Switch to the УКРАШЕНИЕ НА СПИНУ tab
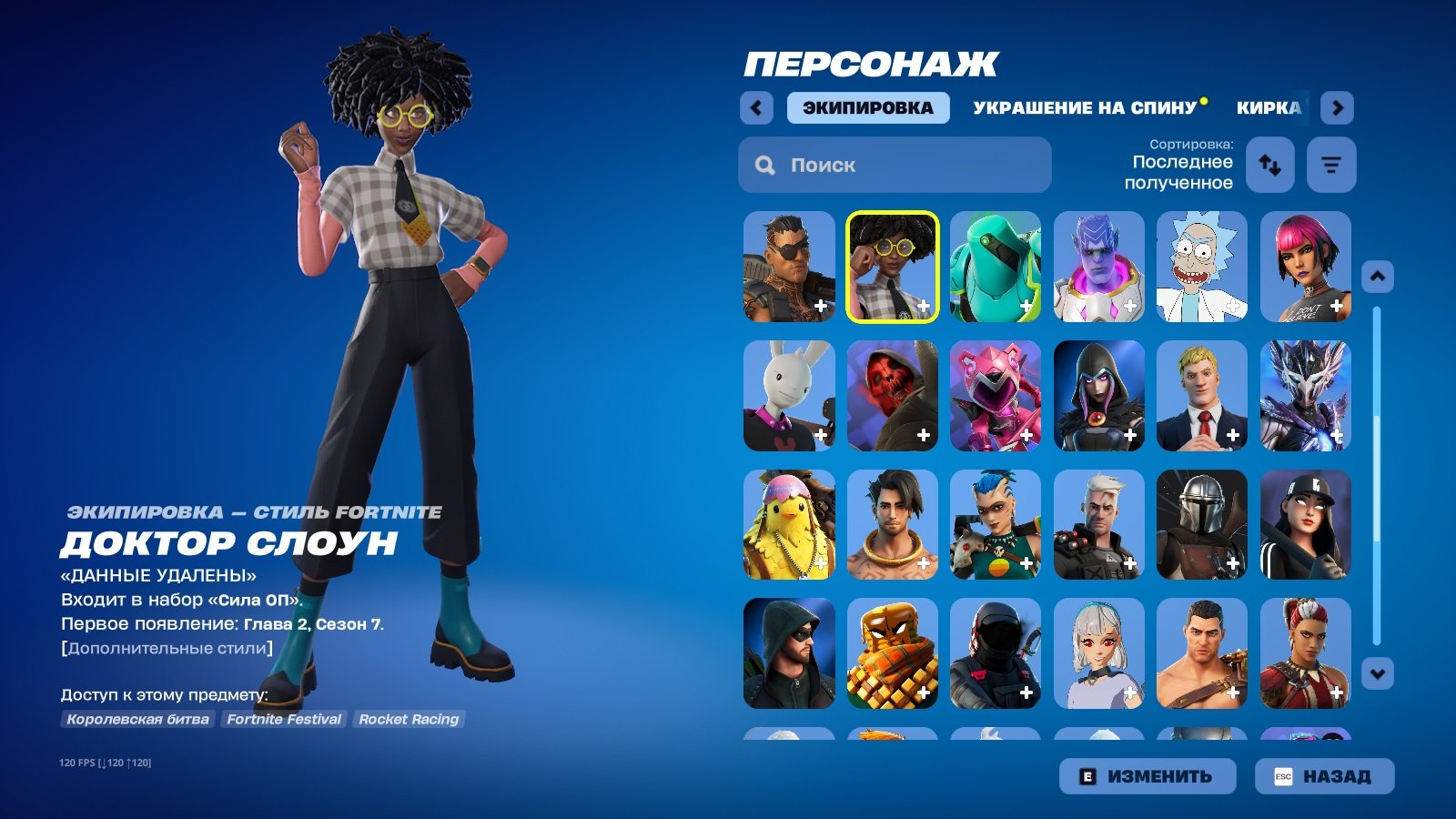 pos(1083,106)
